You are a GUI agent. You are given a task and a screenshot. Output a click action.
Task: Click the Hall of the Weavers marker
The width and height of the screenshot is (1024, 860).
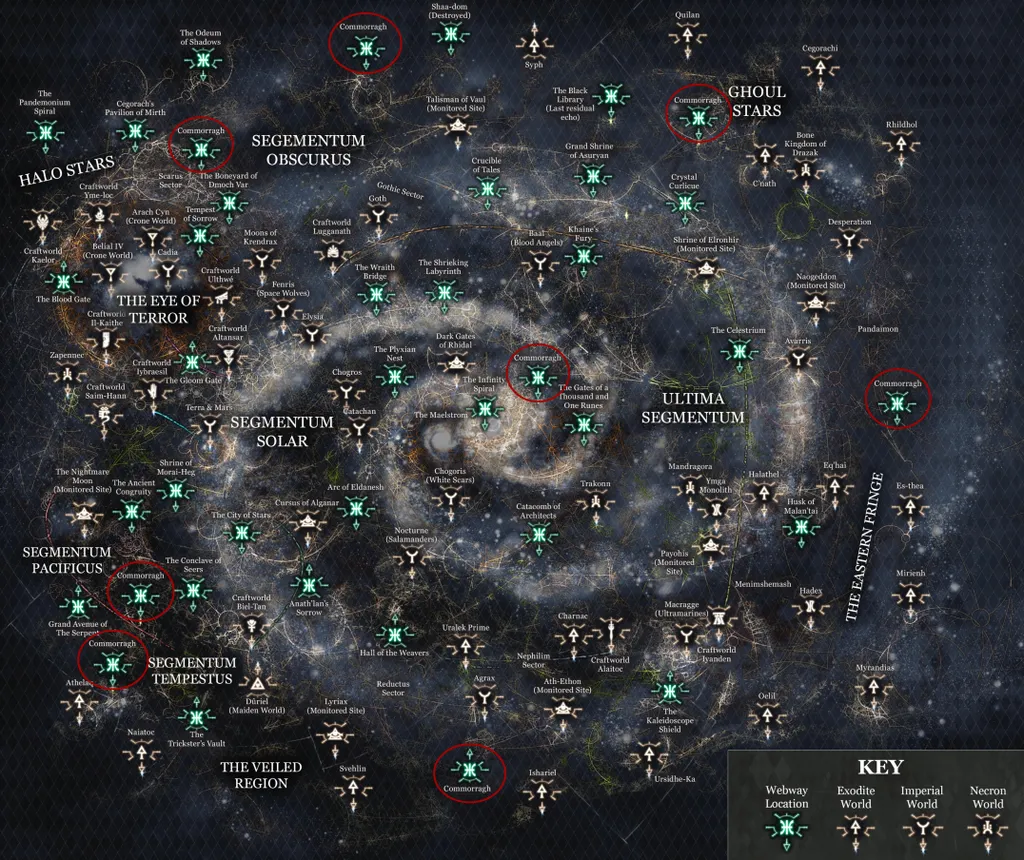click(x=394, y=633)
